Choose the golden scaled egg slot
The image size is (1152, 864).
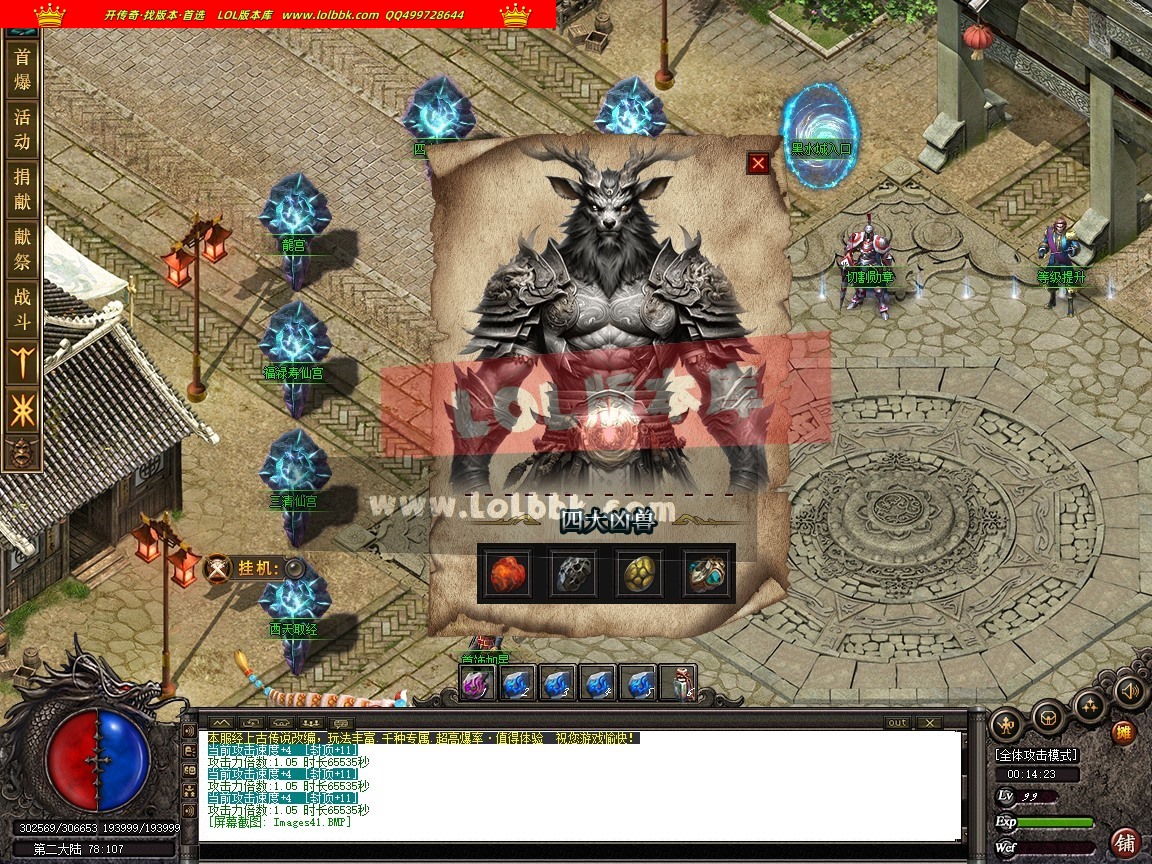[640, 573]
